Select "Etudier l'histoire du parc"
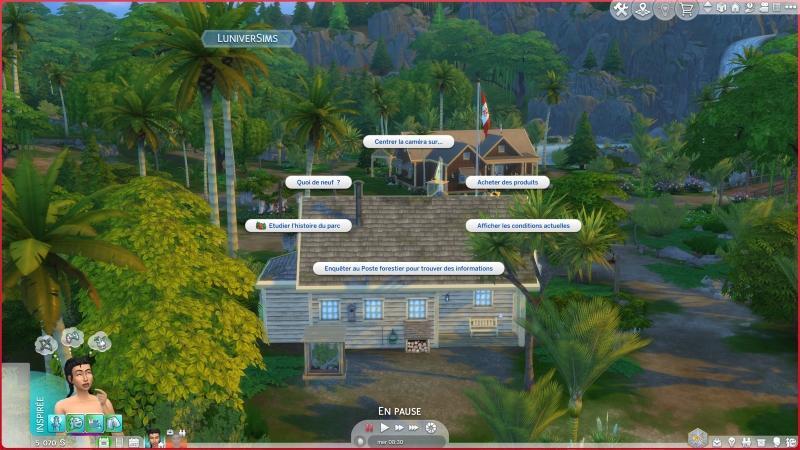 click(298, 226)
